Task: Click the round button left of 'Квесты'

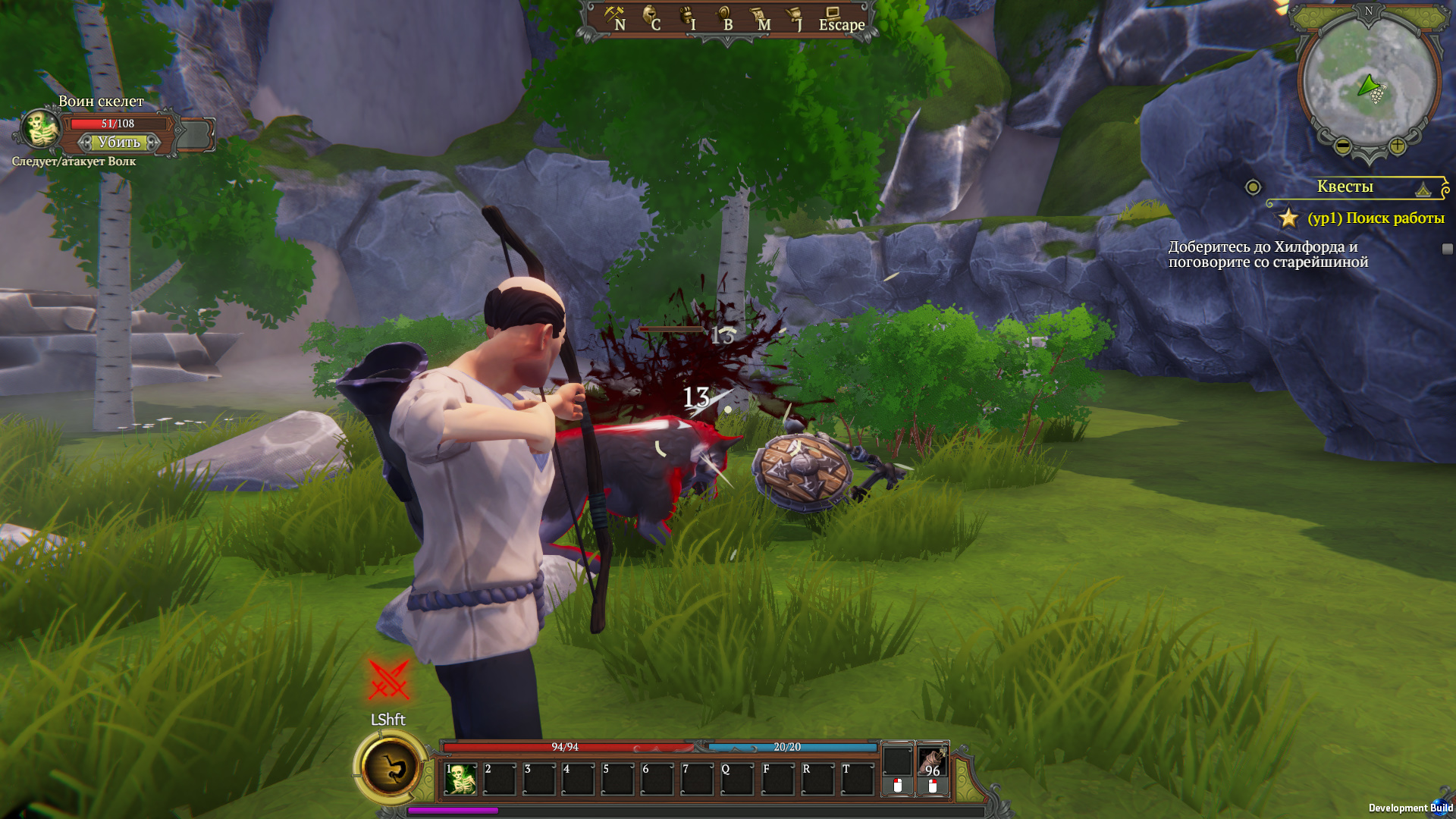Action: (x=1253, y=187)
